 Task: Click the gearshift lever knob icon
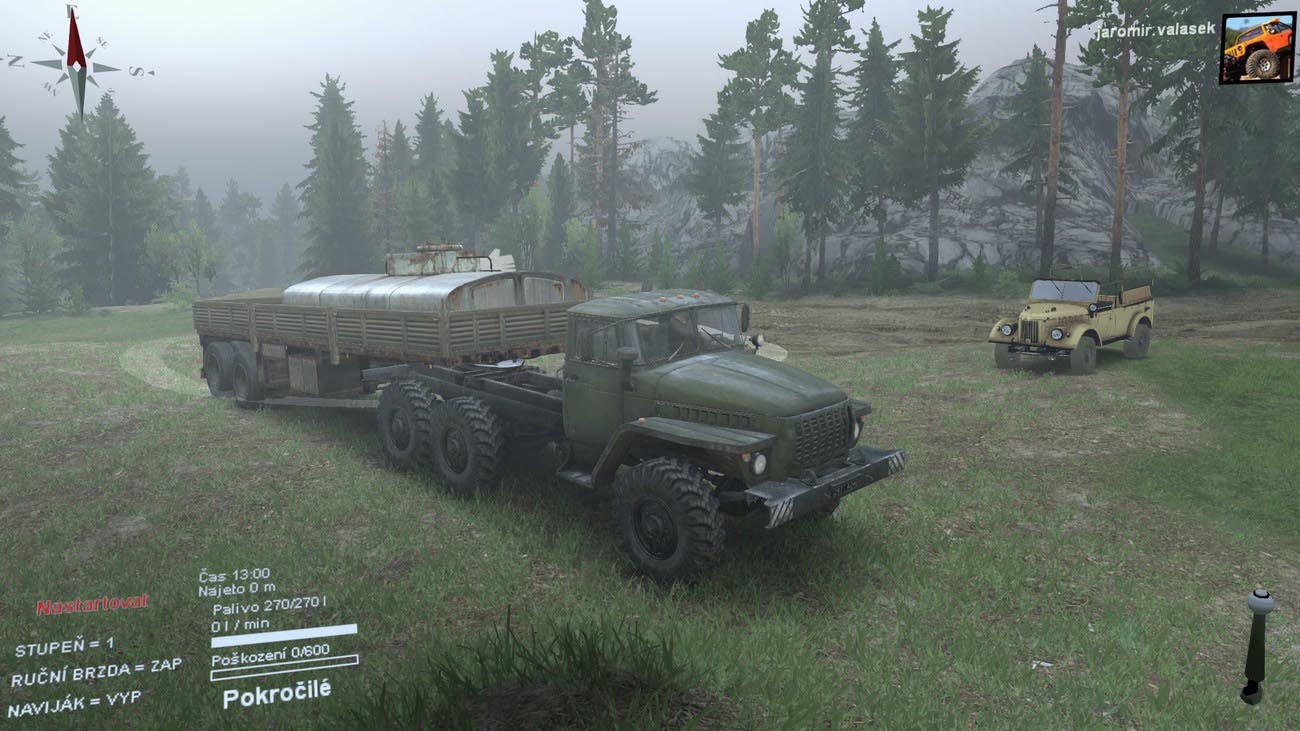pos(1259,602)
